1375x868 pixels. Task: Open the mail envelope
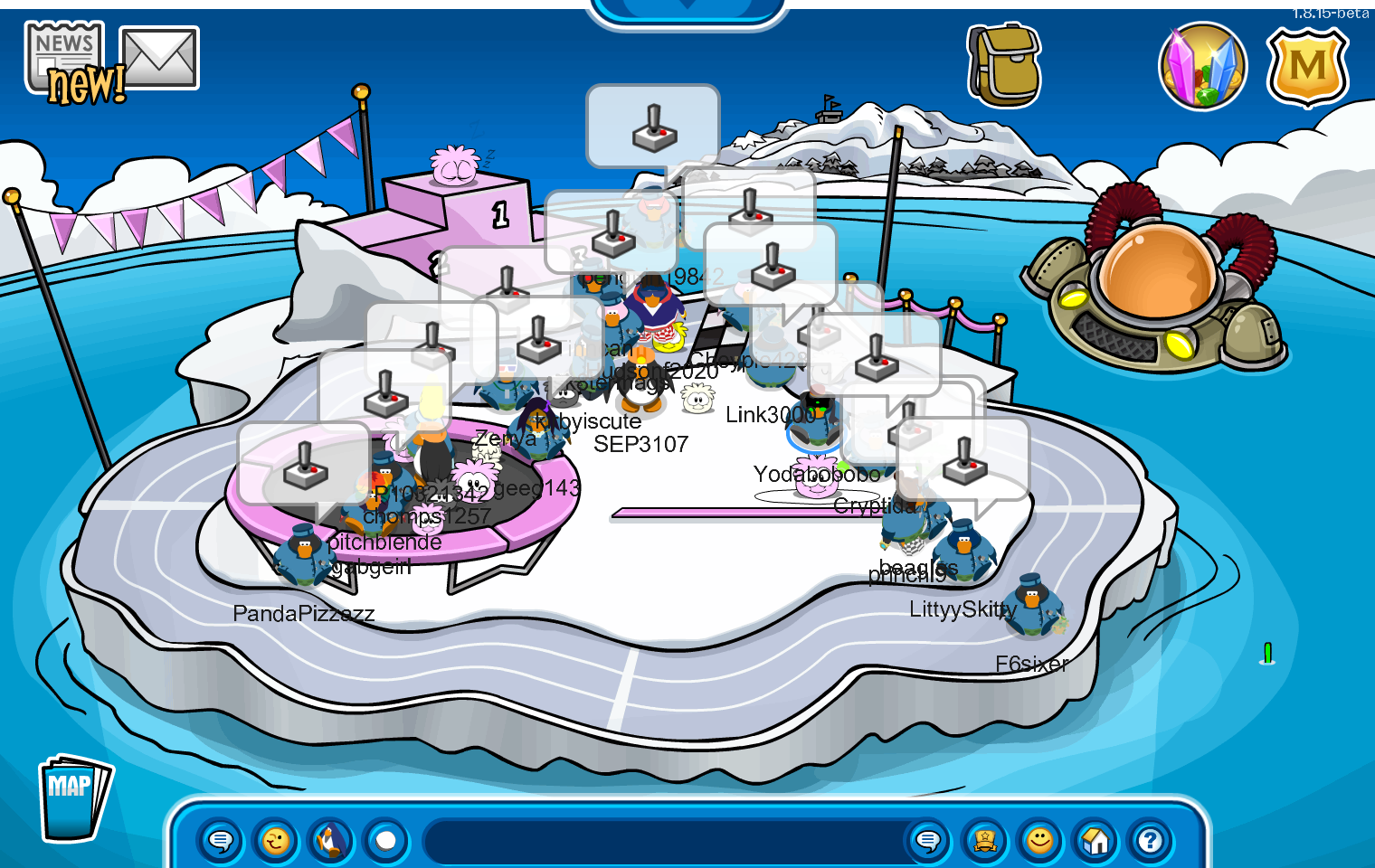pyautogui.click(x=159, y=58)
